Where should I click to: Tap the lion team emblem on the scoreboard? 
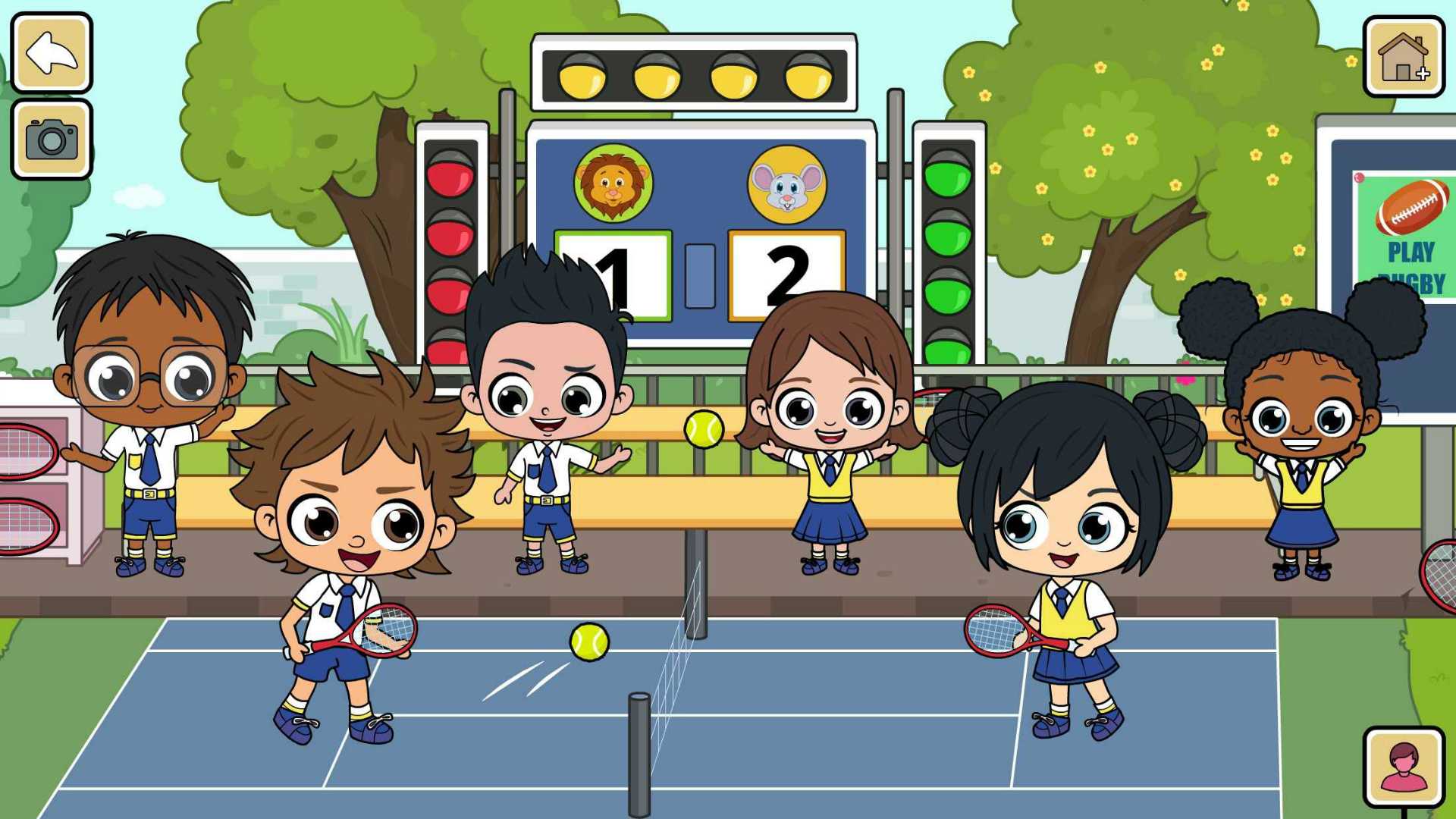614,182
